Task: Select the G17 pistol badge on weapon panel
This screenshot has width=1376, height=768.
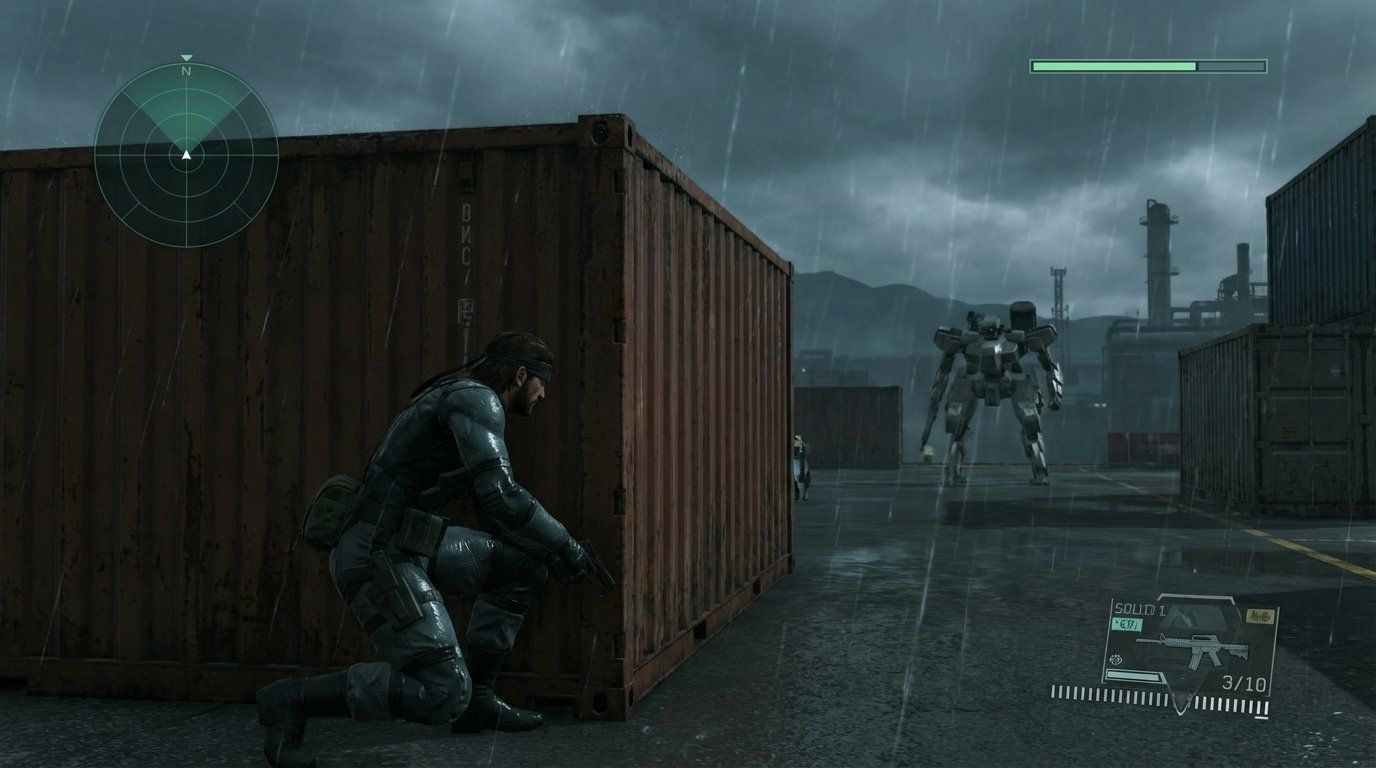Action: (x=1128, y=623)
